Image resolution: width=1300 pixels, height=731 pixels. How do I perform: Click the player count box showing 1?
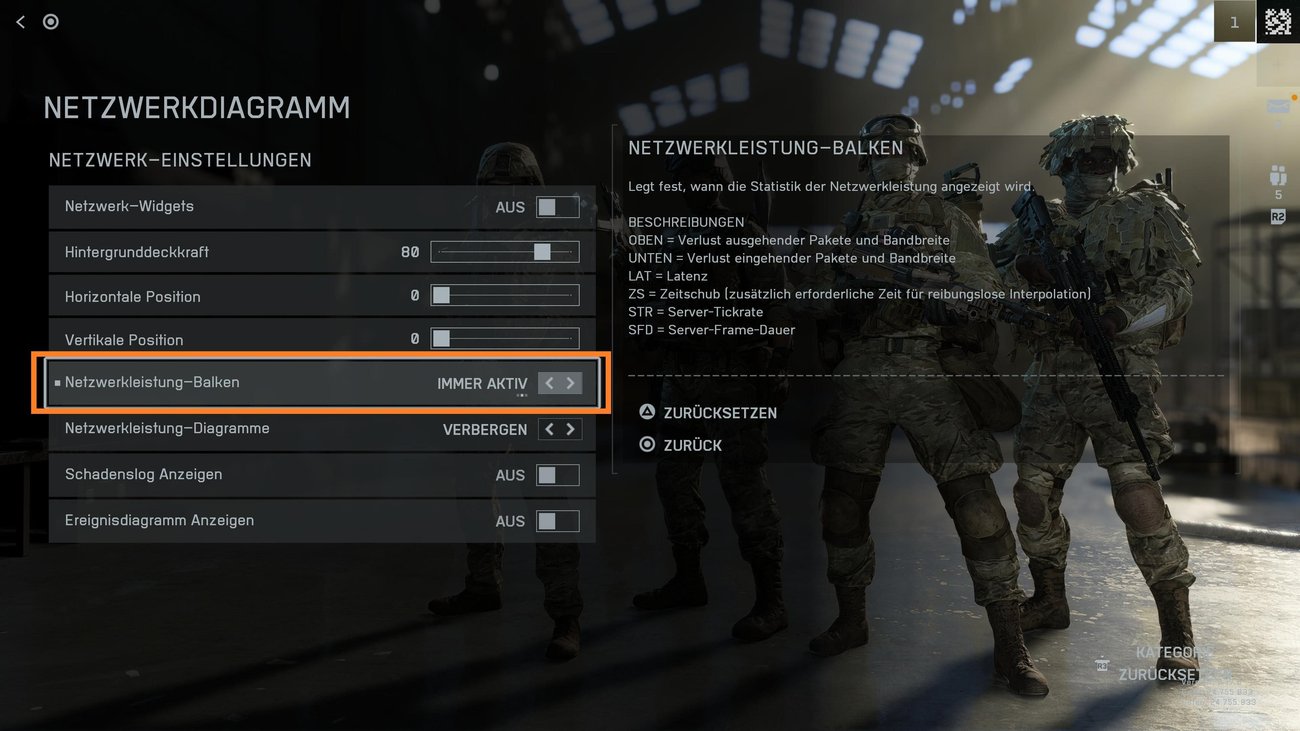pos(1234,21)
